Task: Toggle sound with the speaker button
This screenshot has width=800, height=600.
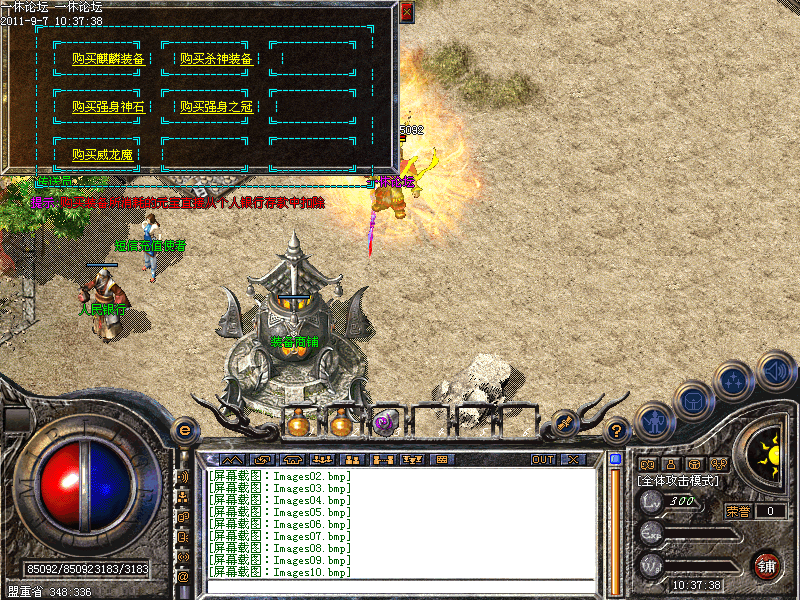Action: 775,369
